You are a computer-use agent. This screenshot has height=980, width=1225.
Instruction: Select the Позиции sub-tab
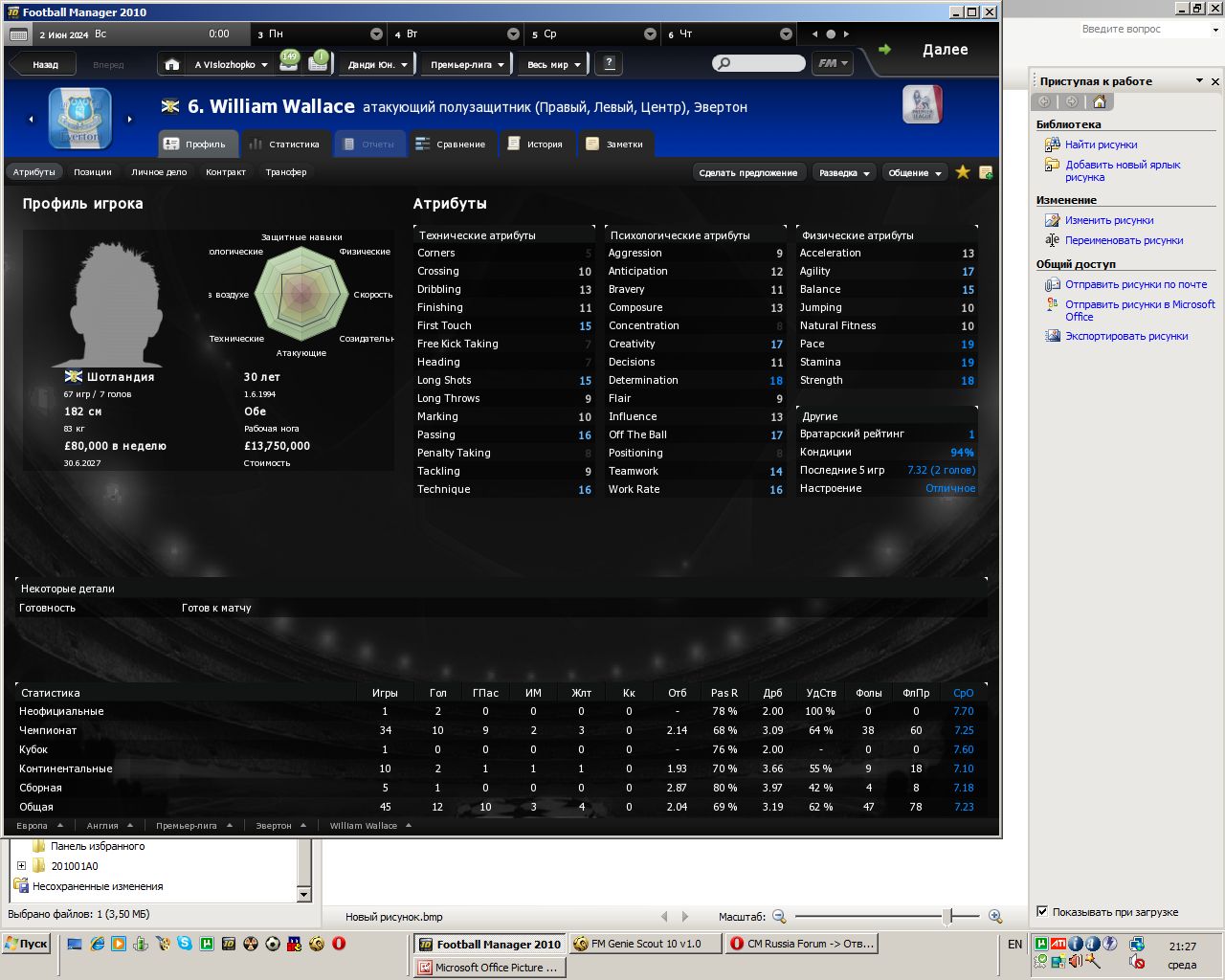[x=93, y=172]
